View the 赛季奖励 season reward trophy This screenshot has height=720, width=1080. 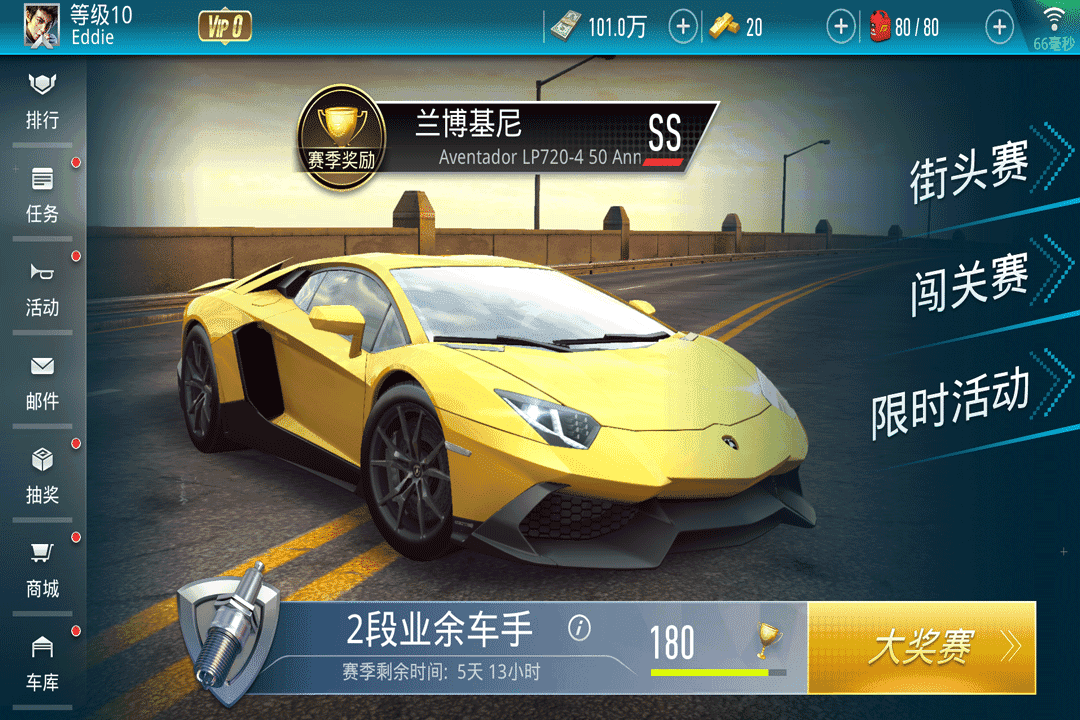coord(342,140)
